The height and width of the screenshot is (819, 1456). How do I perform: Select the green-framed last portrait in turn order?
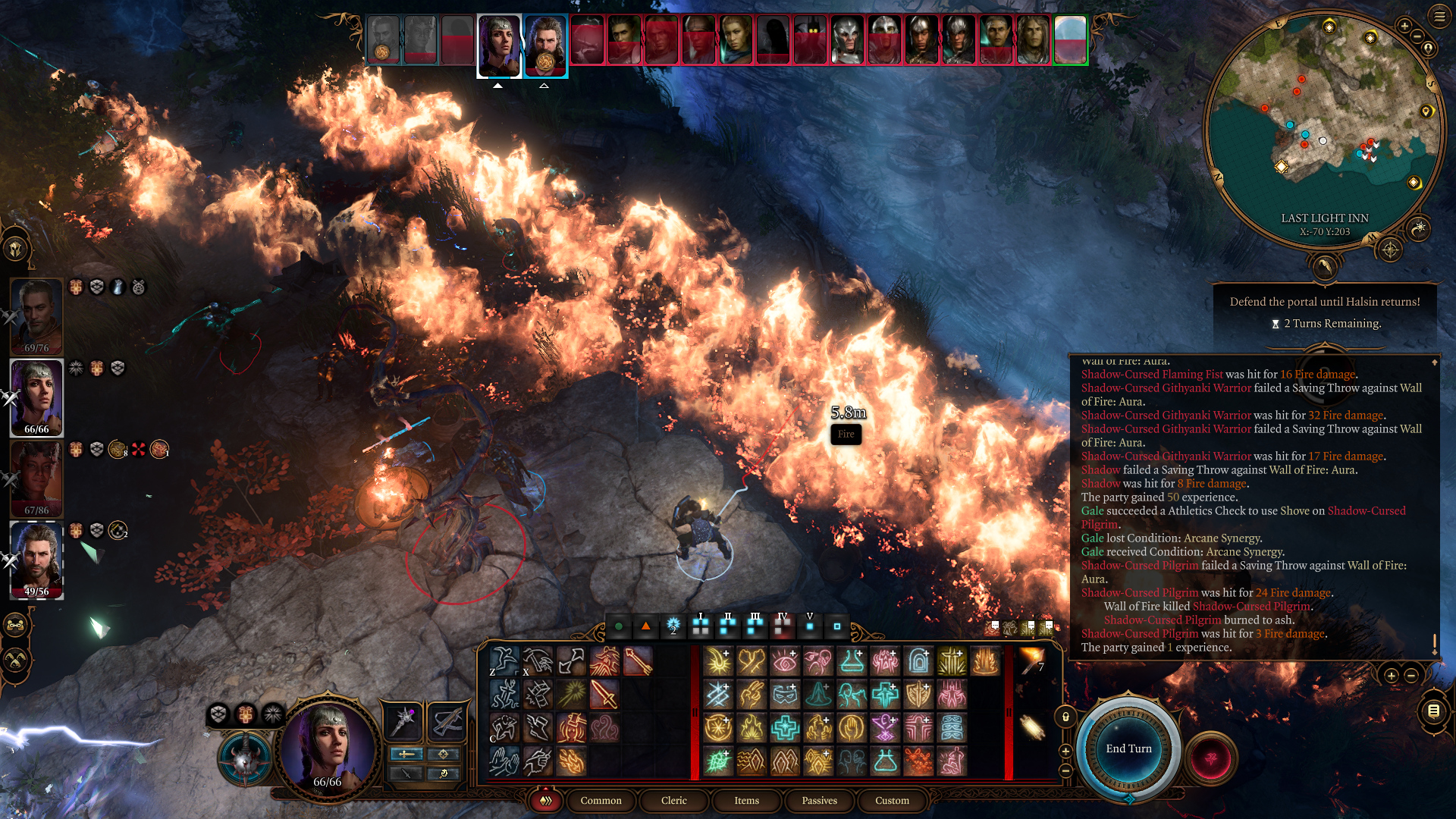1070,39
